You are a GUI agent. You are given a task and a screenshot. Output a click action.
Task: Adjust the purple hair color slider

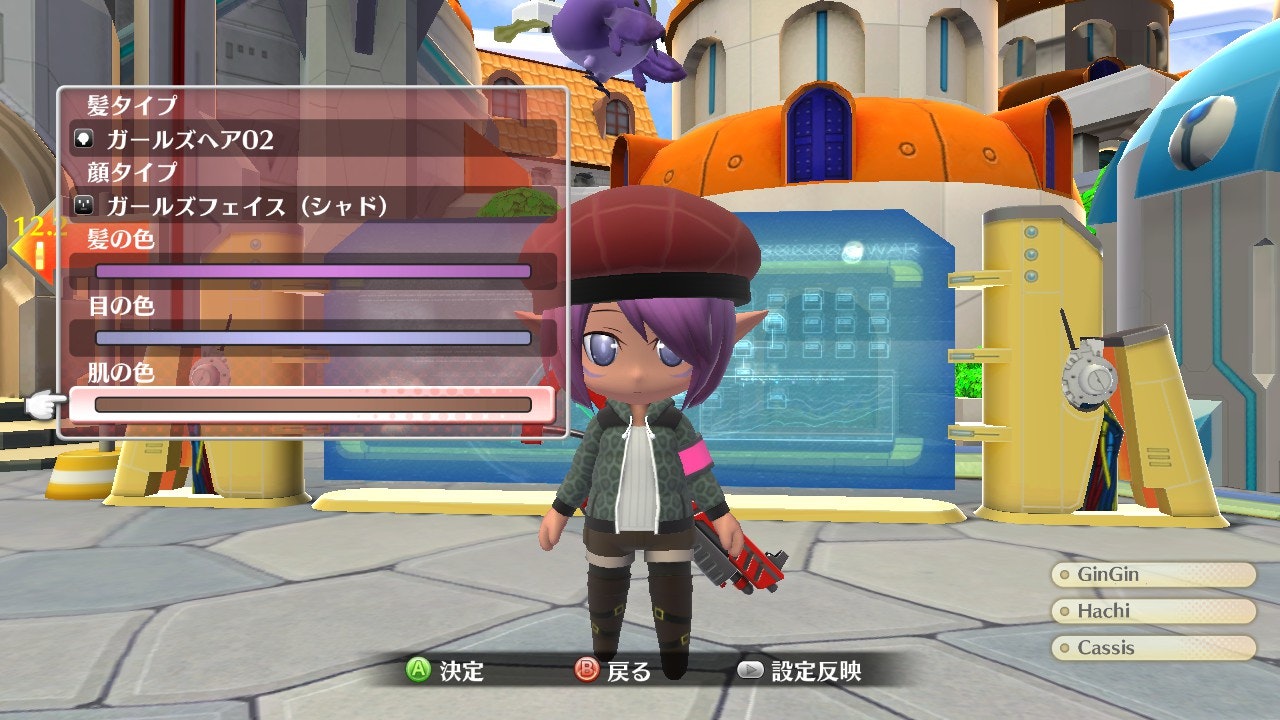(x=312, y=271)
